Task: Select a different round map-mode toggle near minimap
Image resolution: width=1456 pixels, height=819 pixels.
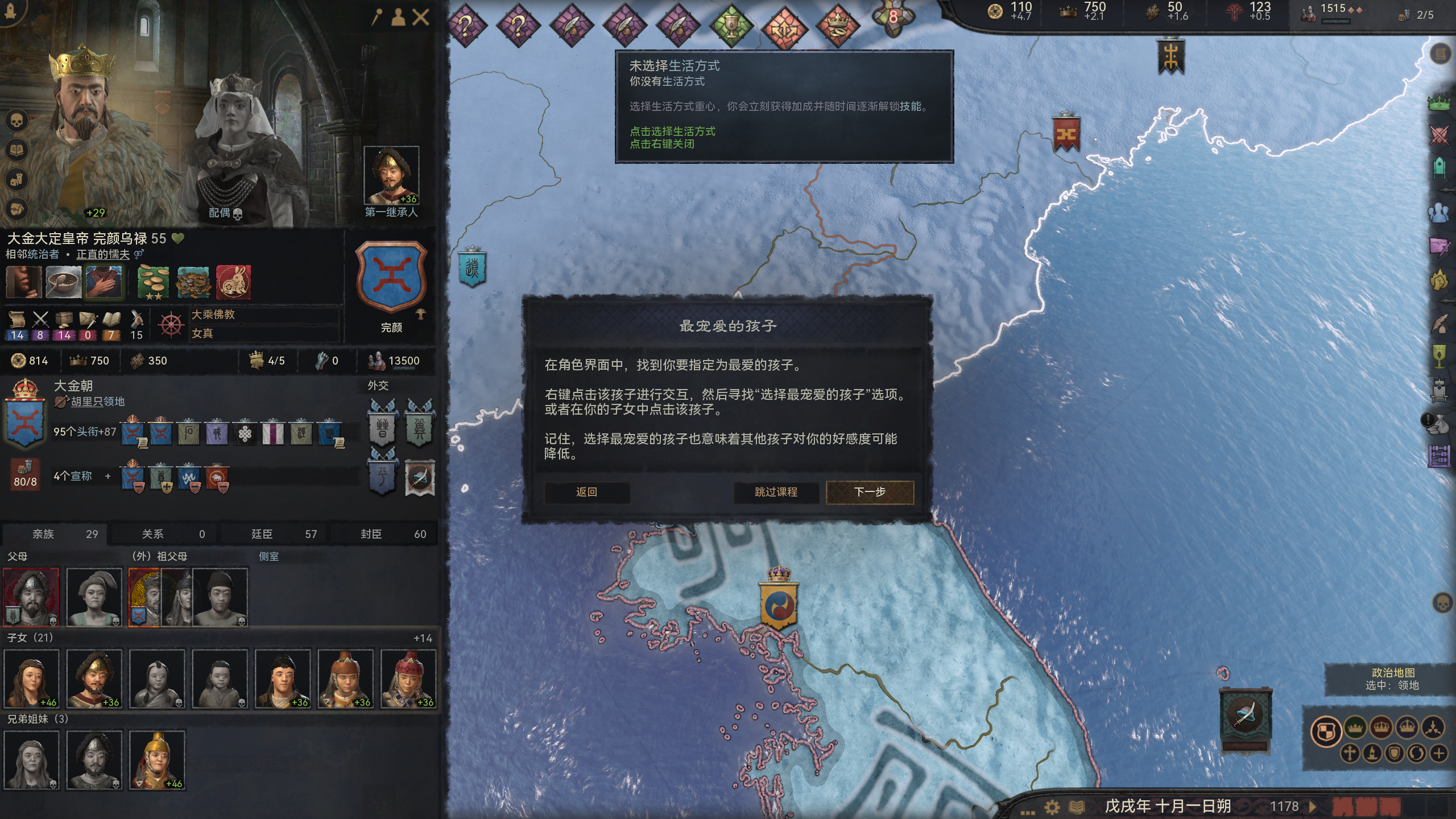Action: point(1358,729)
